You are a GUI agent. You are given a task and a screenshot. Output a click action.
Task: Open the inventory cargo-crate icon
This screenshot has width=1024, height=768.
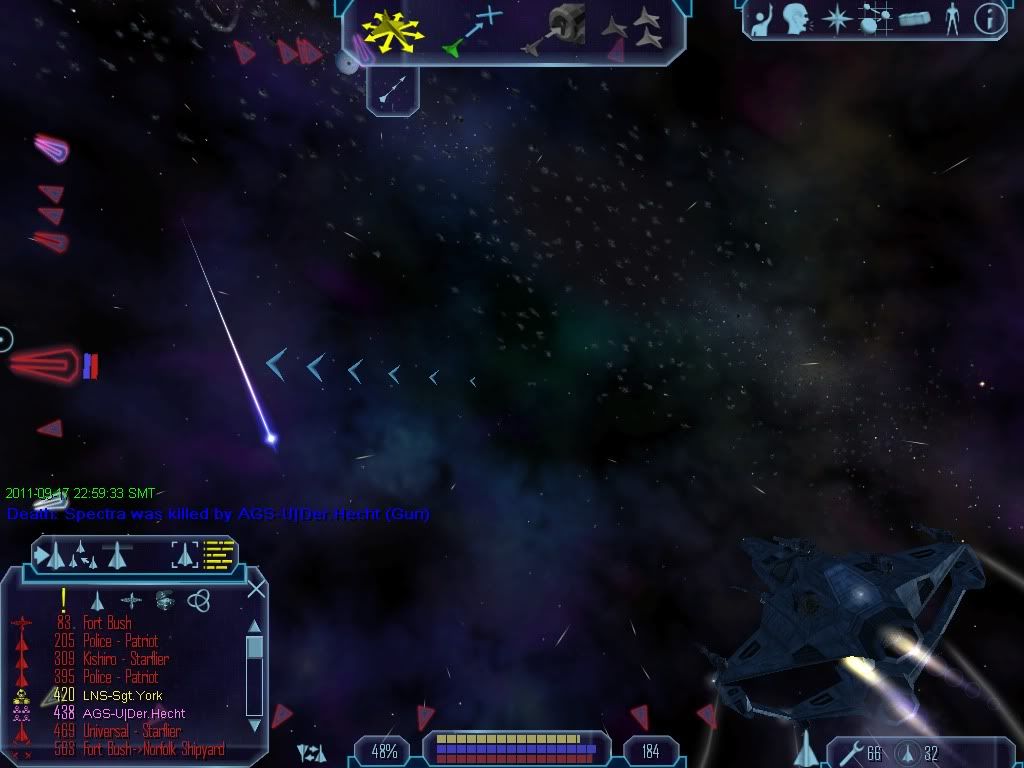(914, 19)
